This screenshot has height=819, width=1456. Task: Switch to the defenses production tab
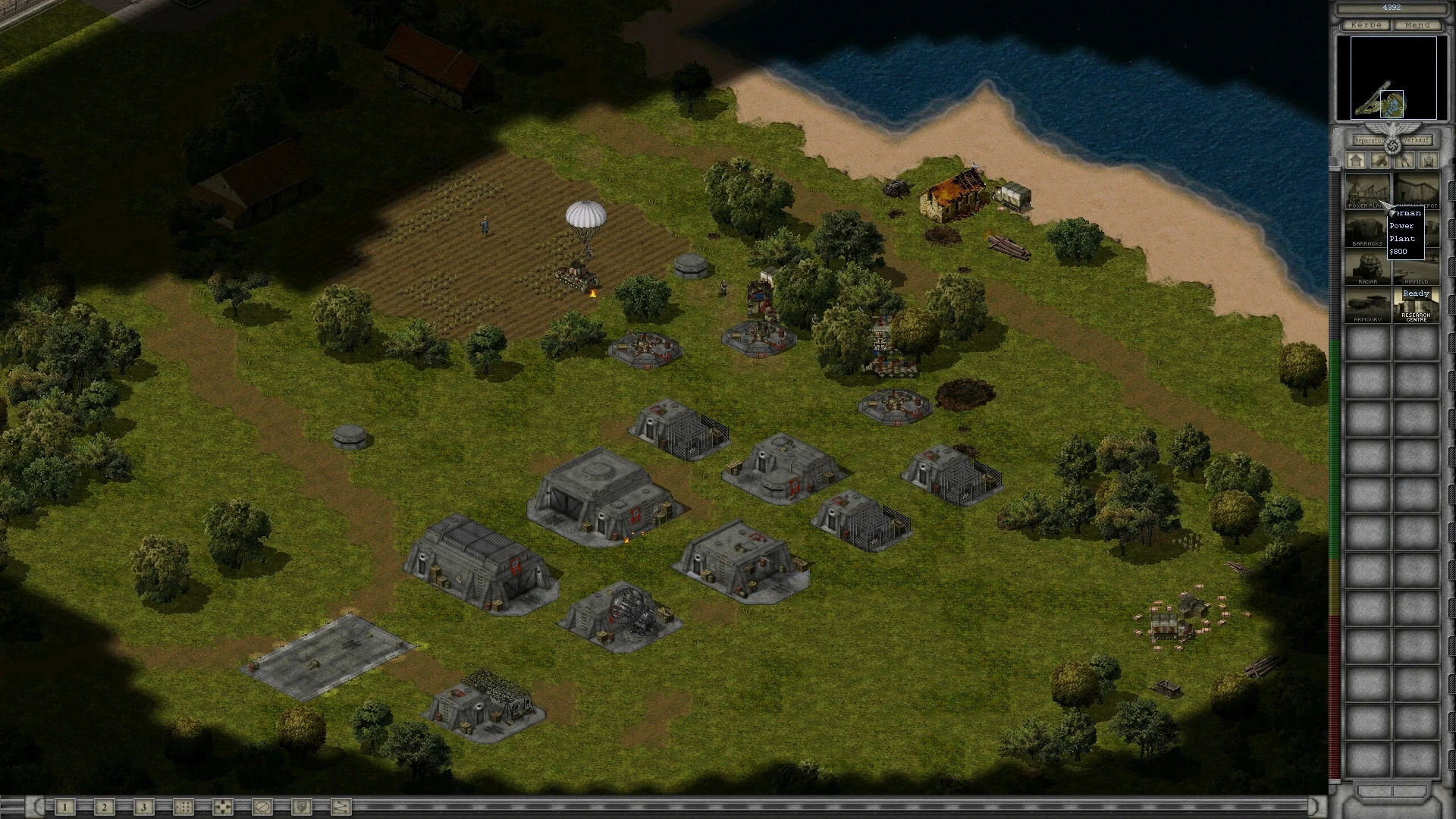point(1381,161)
